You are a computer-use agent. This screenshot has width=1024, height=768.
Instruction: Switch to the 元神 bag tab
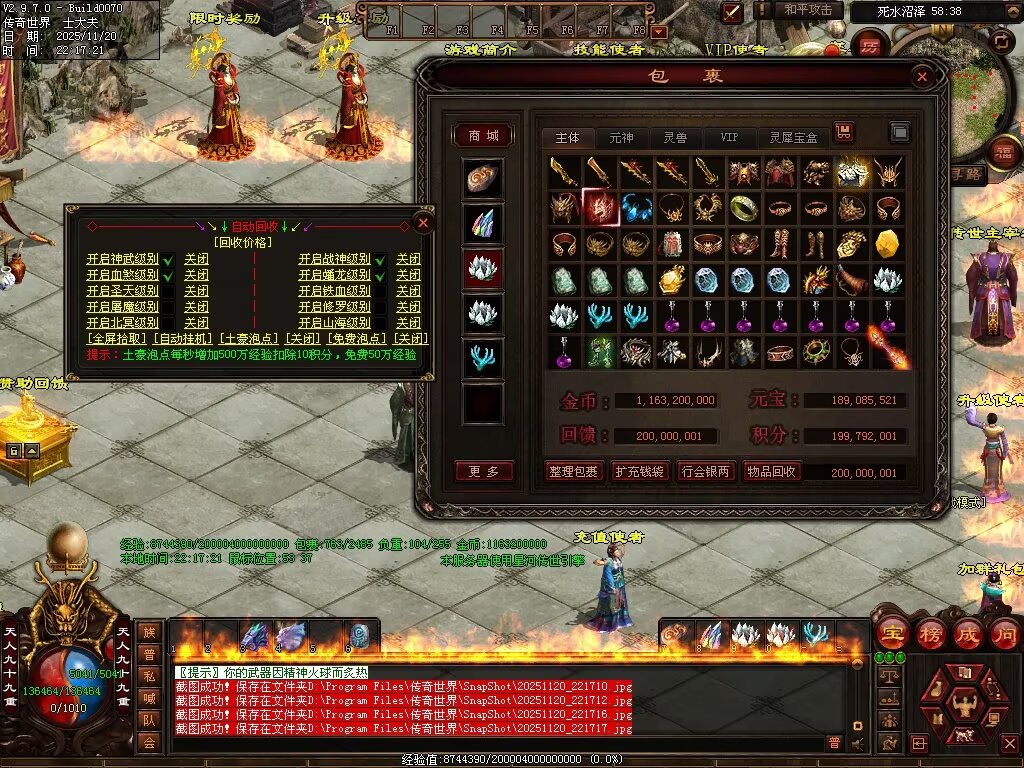pos(621,137)
